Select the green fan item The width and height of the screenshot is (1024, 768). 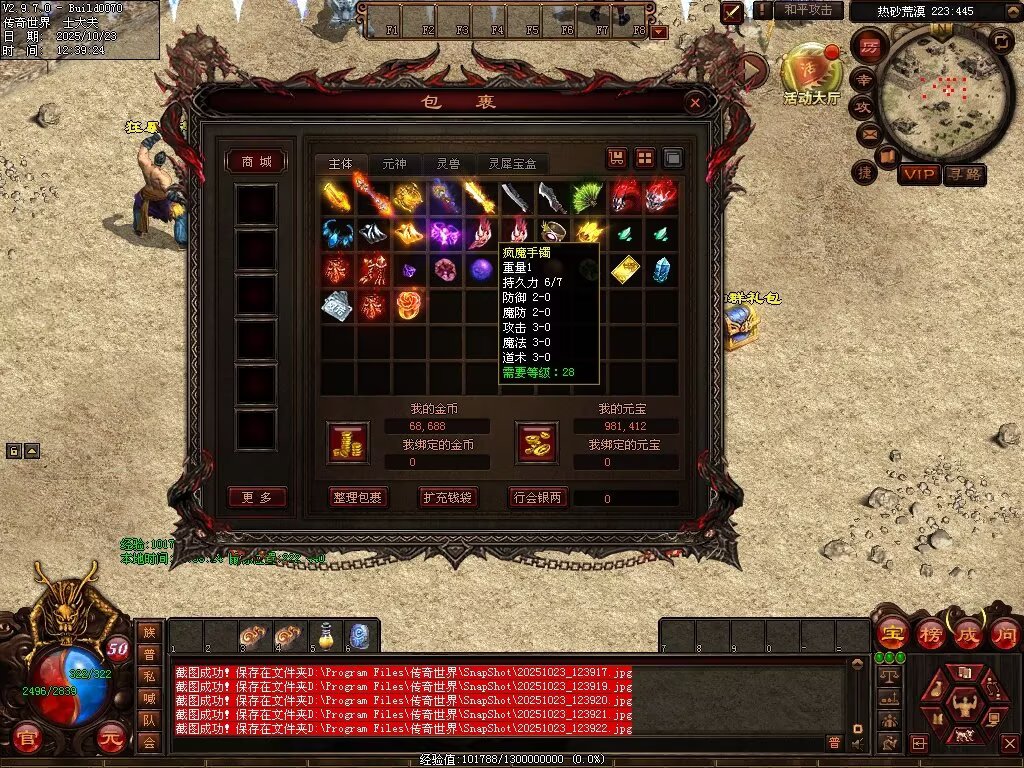[588, 197]
